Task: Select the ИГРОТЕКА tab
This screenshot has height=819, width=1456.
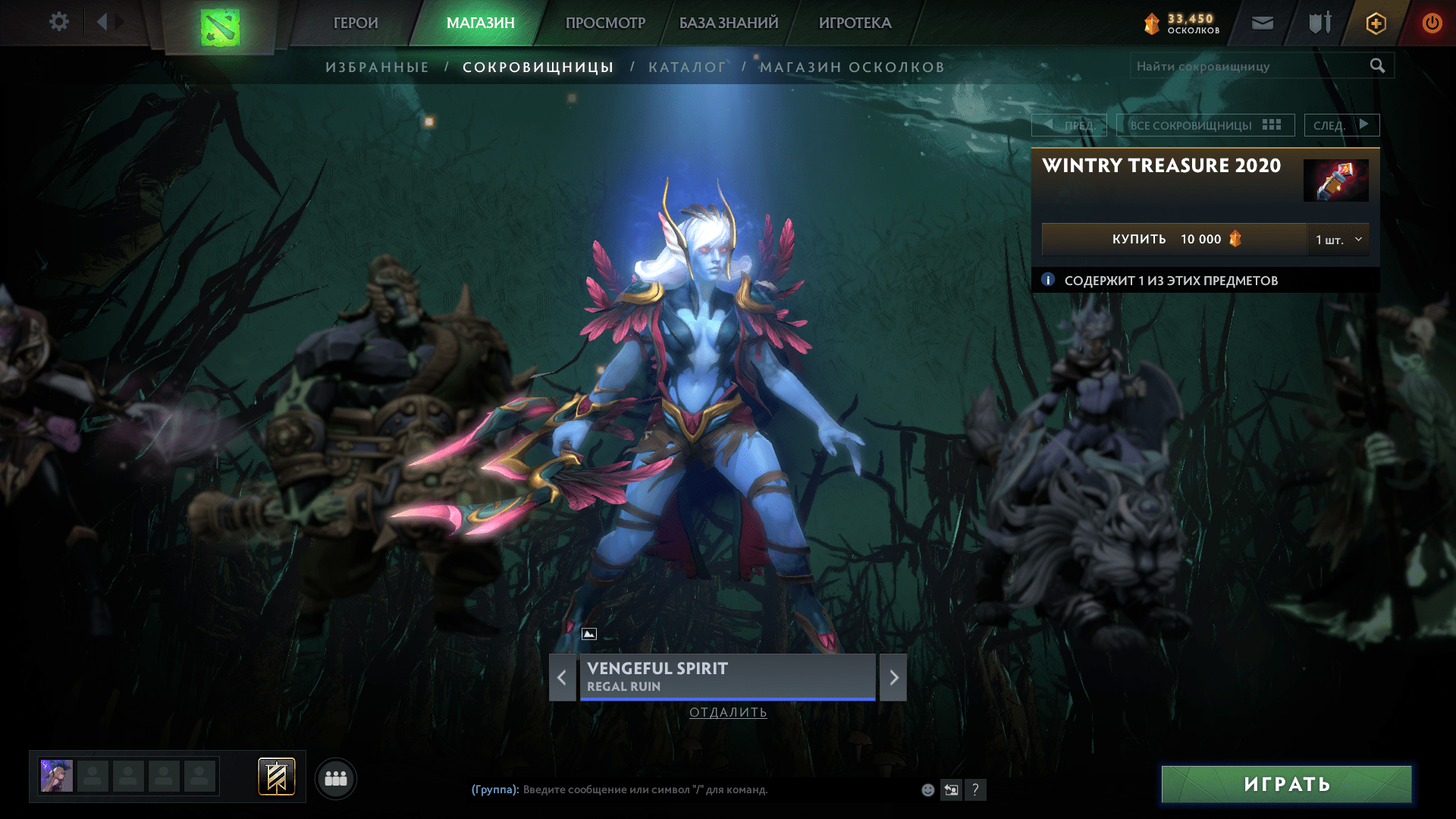Action: pos(855,23)
